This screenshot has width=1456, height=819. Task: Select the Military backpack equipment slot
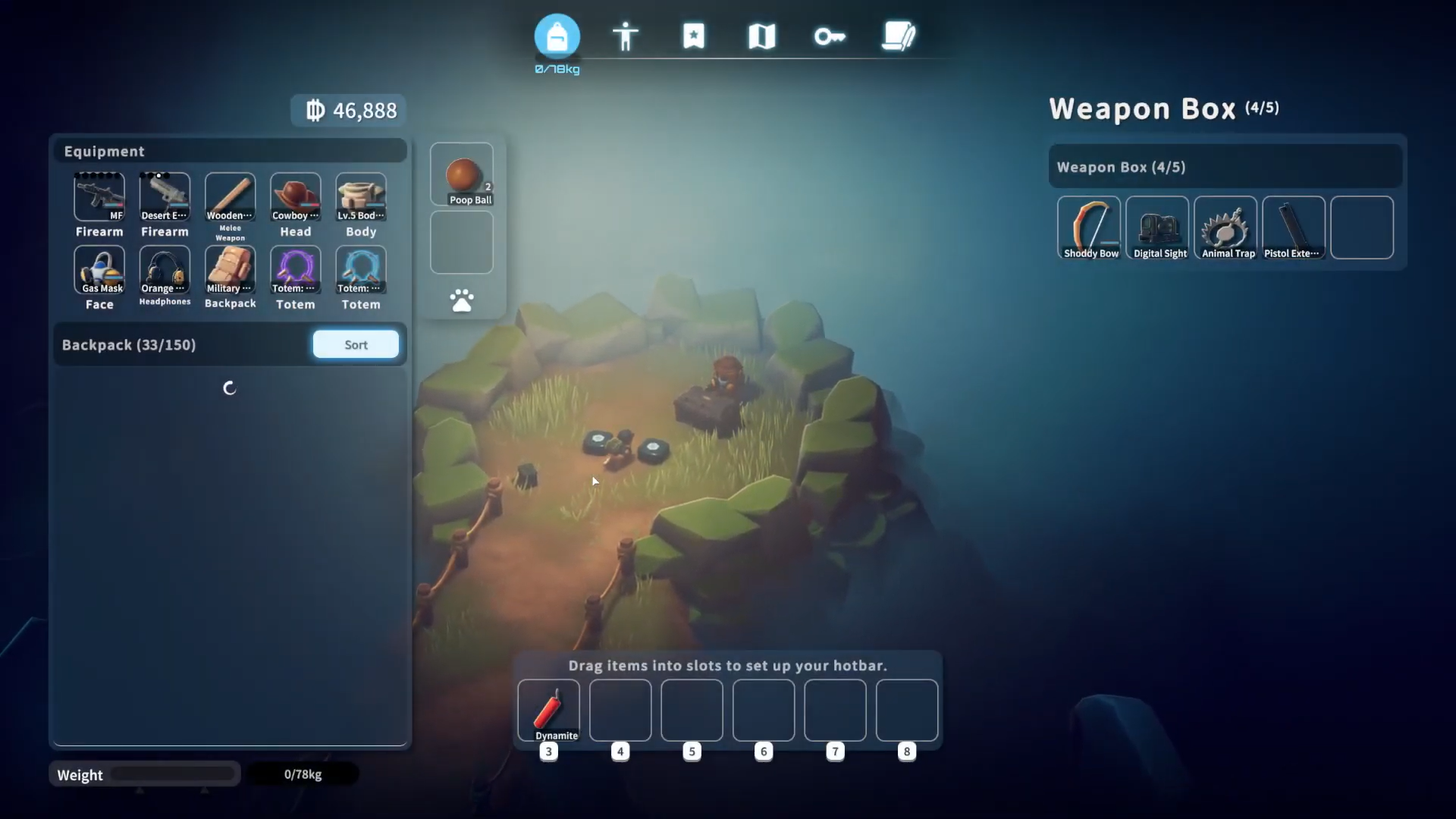coord(231,269)
